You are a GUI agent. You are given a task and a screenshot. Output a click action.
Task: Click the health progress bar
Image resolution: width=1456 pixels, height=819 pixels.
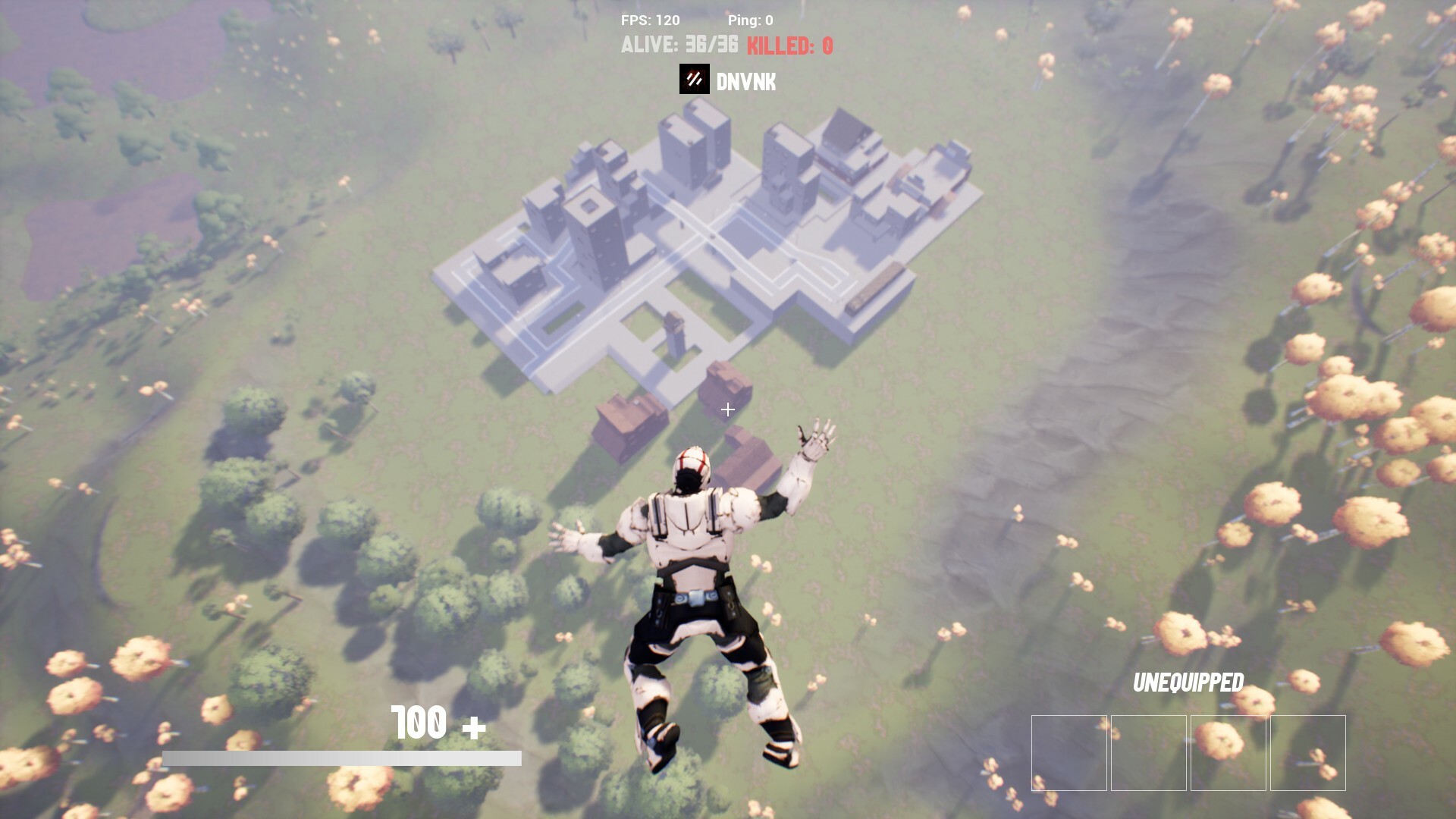coord(341,757)
